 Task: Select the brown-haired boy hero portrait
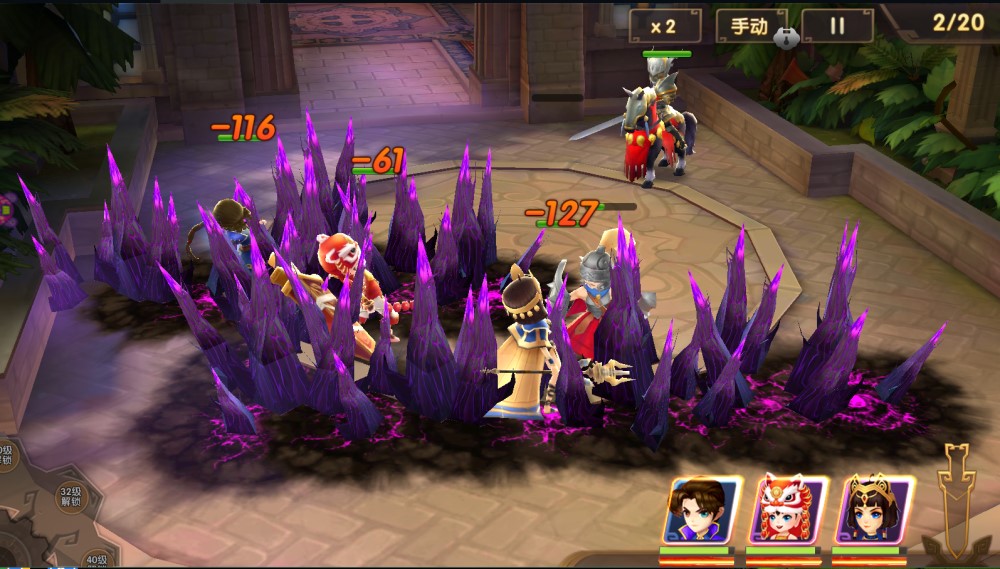[x=702, y=510]
